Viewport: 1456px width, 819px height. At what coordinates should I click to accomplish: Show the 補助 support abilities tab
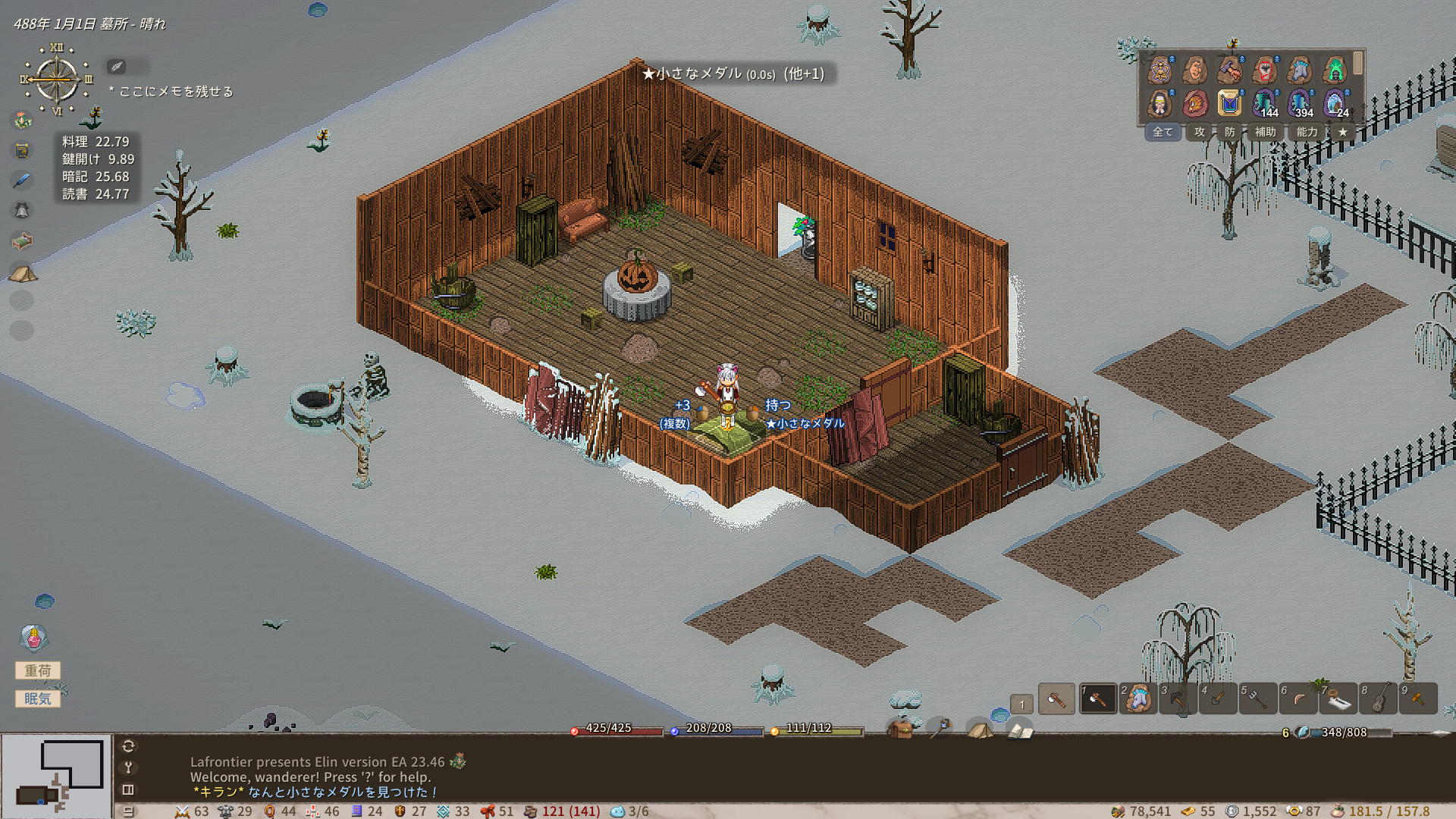click(x=1265, y=132)
